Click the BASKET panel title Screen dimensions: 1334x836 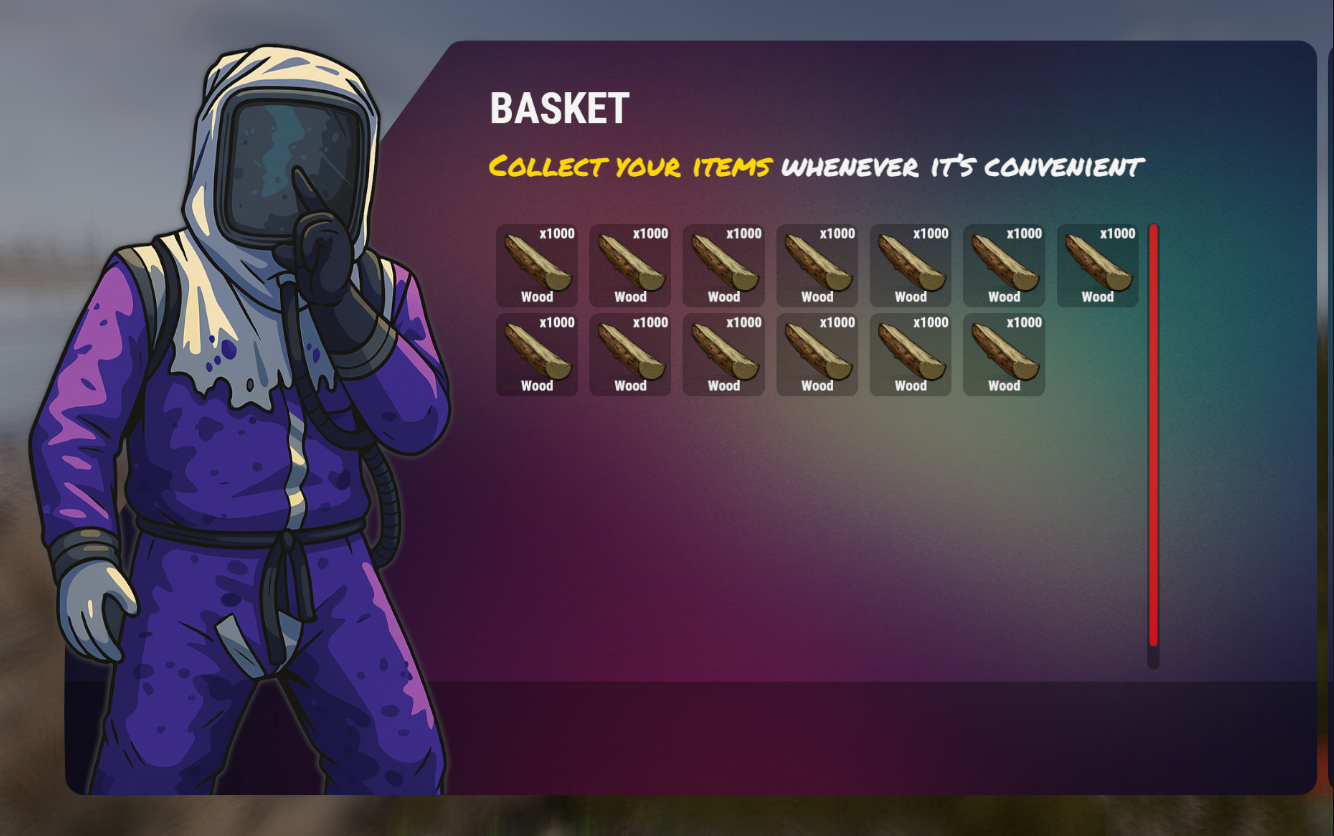point(557,110)
